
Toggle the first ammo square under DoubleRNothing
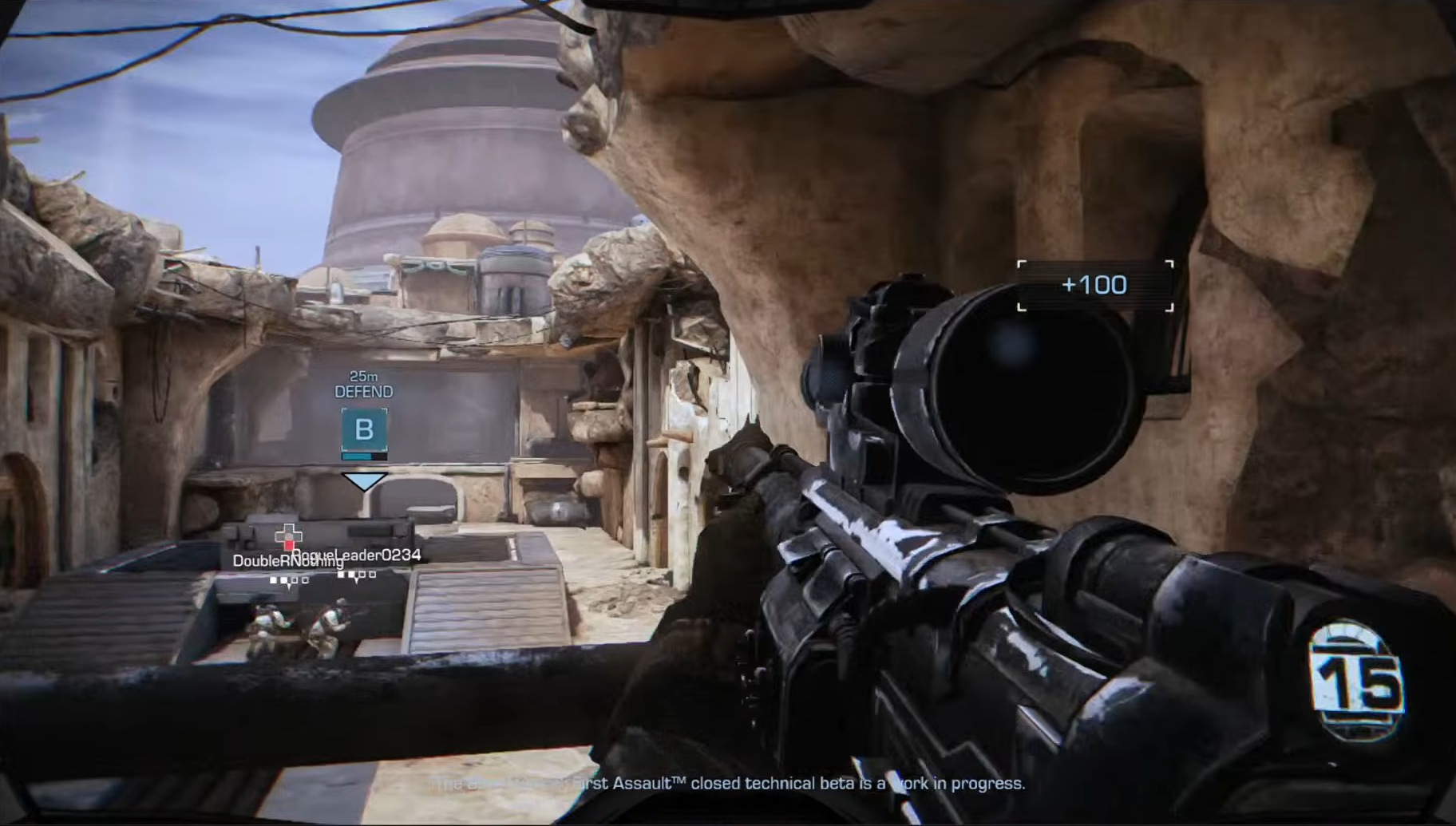[273, 579]
